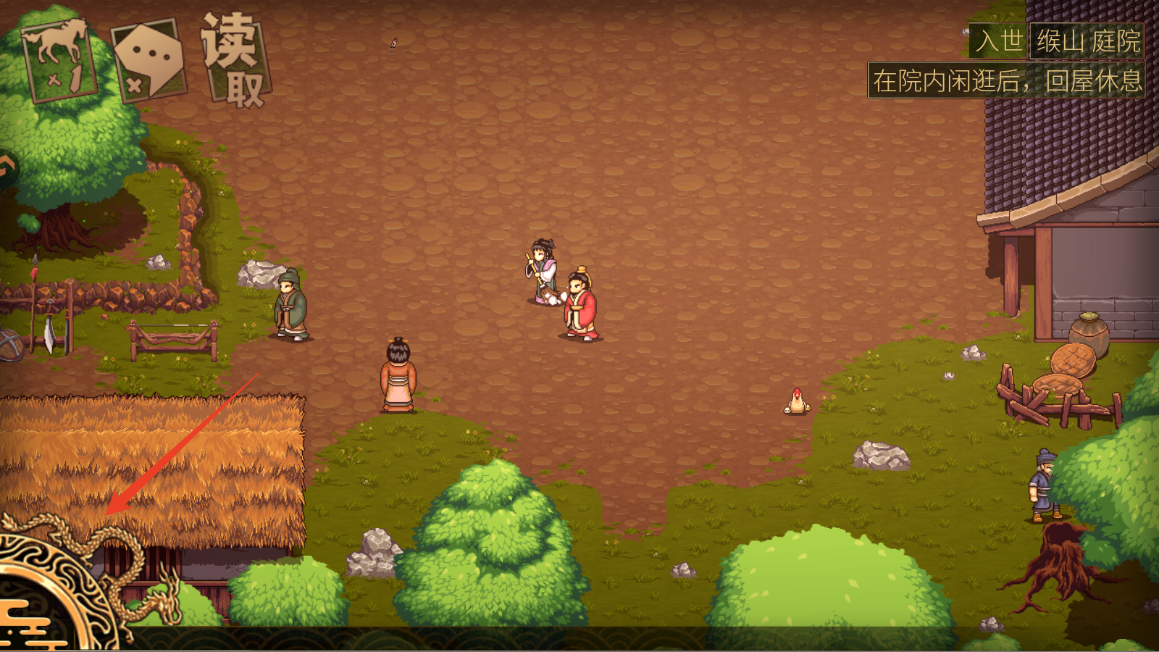
Task: Click the 缑山 庭院 location label
Action: (x=1088, y=41)
